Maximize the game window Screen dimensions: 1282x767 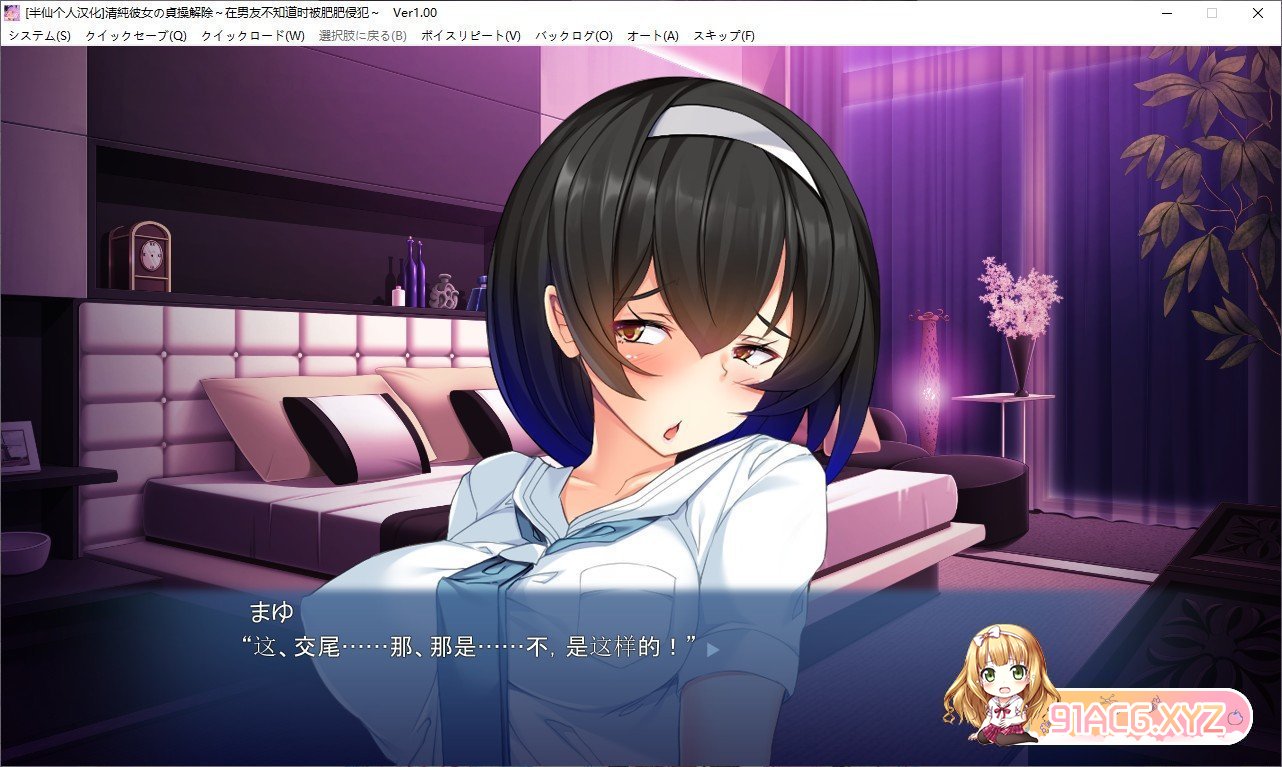point(1211,11)
